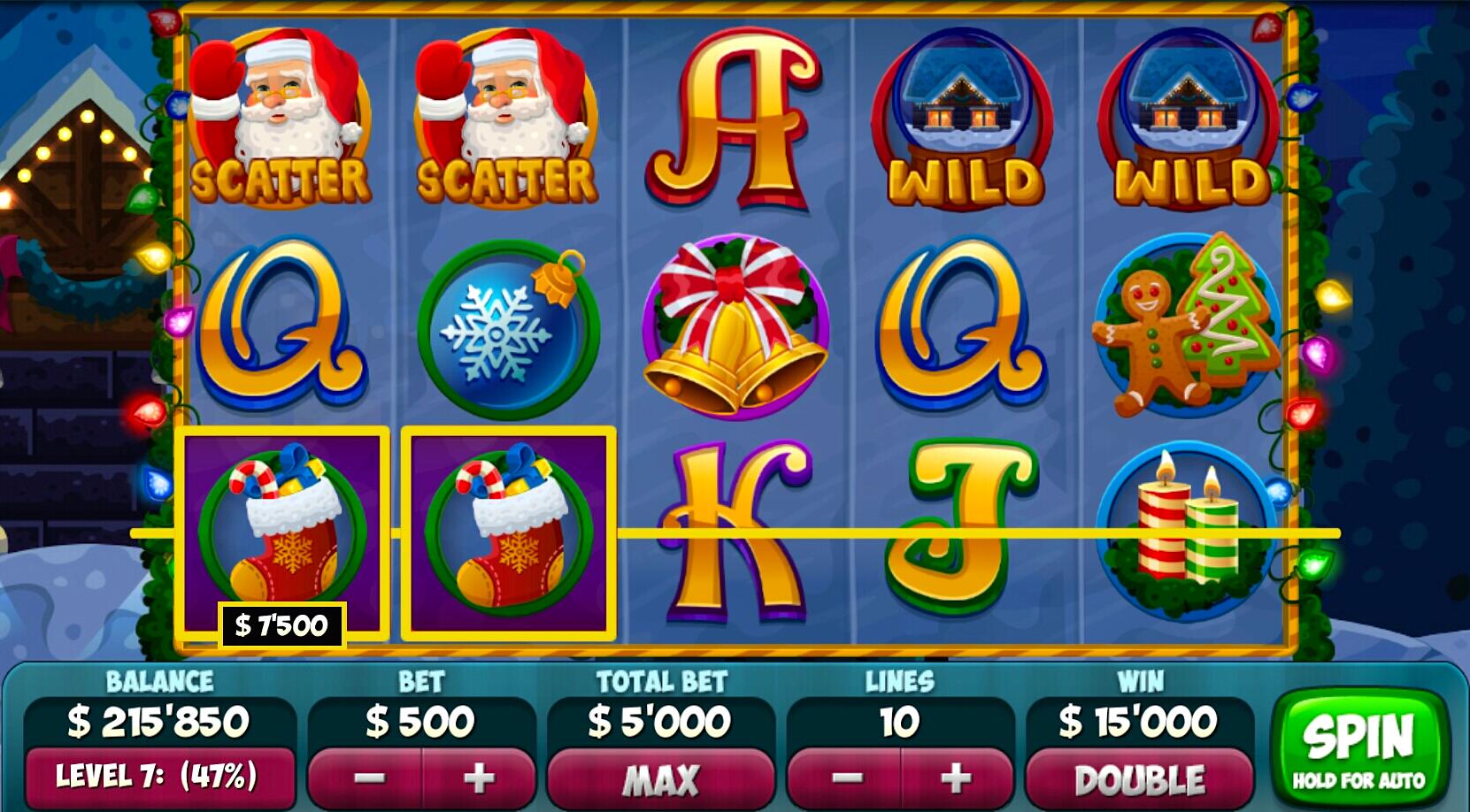Click the DOUBLE button to gamble winnings
1470x812 pixels.
point(1138,780)
